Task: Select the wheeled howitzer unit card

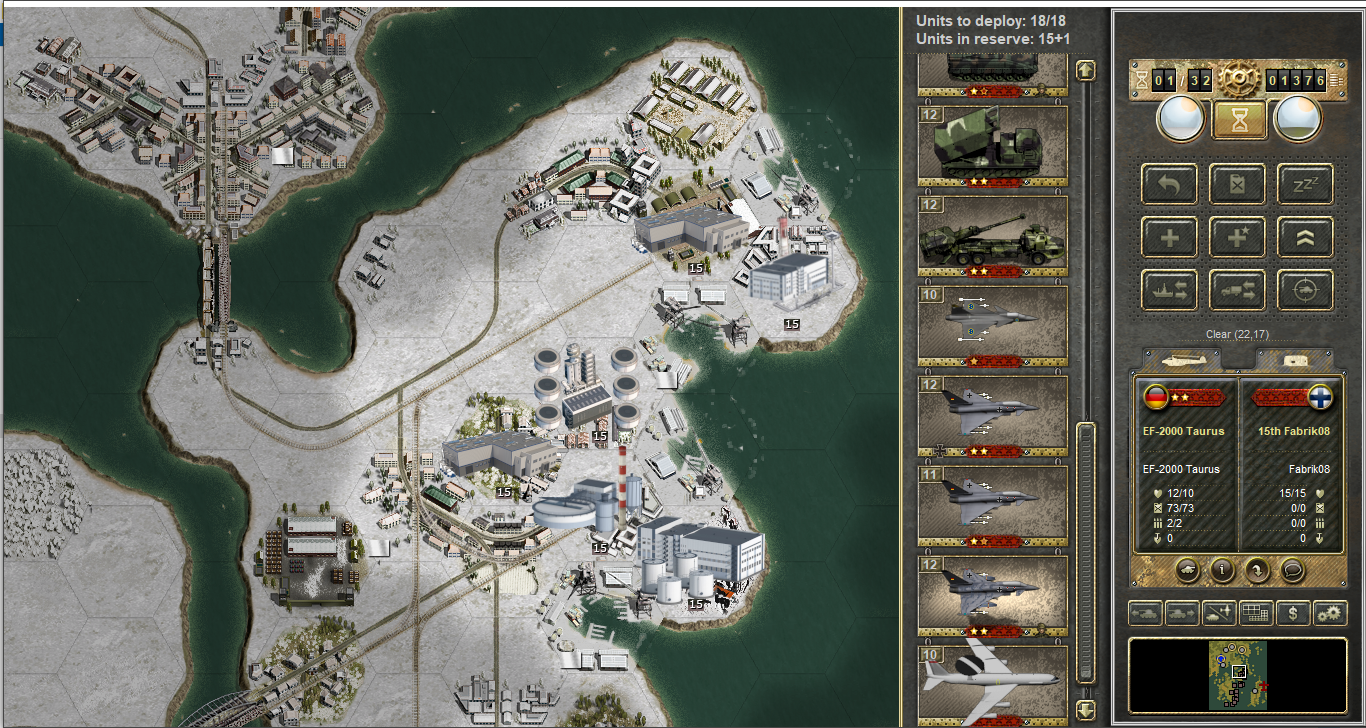Action: tap(992, 235)
